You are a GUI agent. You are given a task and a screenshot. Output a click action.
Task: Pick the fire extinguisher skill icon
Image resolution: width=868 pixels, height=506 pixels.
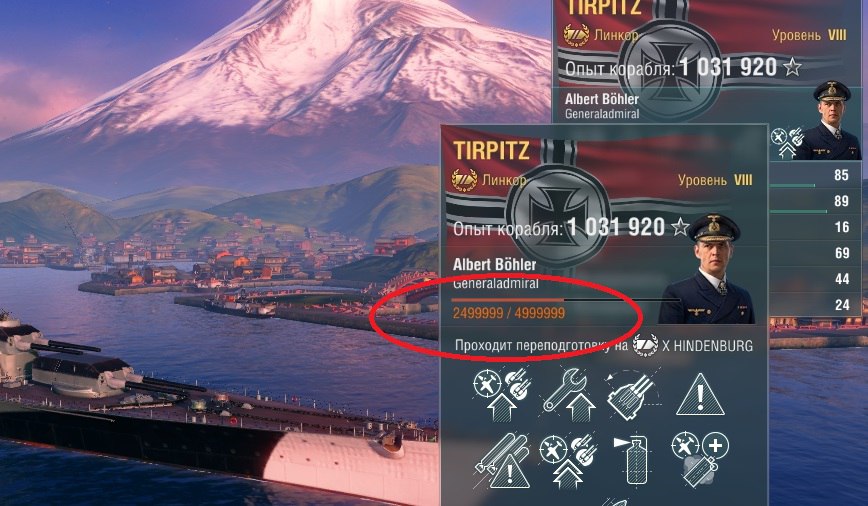click(x=632, y=460)
